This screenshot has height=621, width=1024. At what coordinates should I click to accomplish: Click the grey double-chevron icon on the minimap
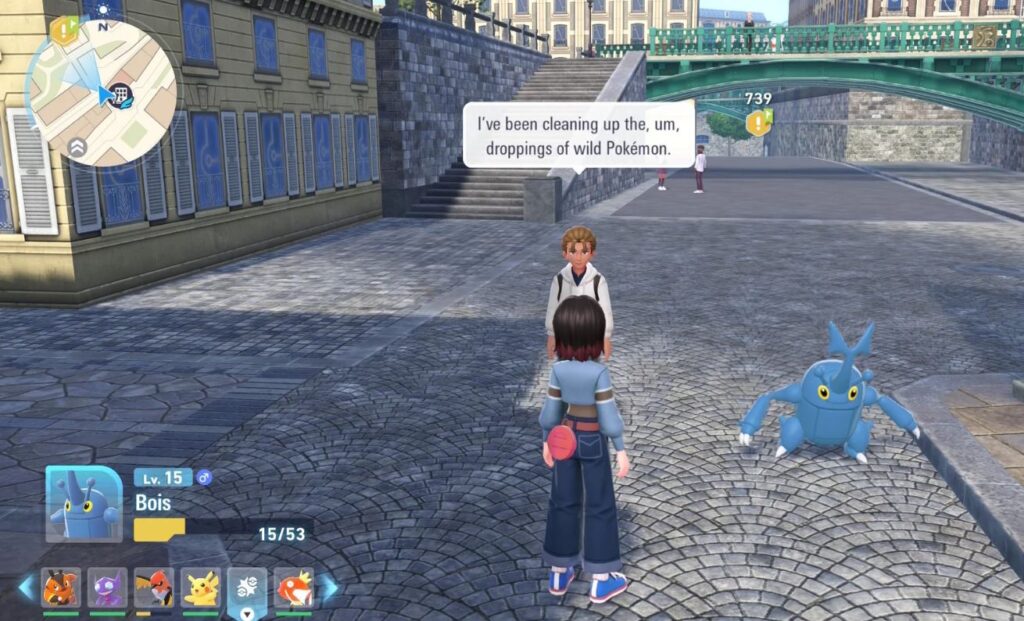(78, 147)
